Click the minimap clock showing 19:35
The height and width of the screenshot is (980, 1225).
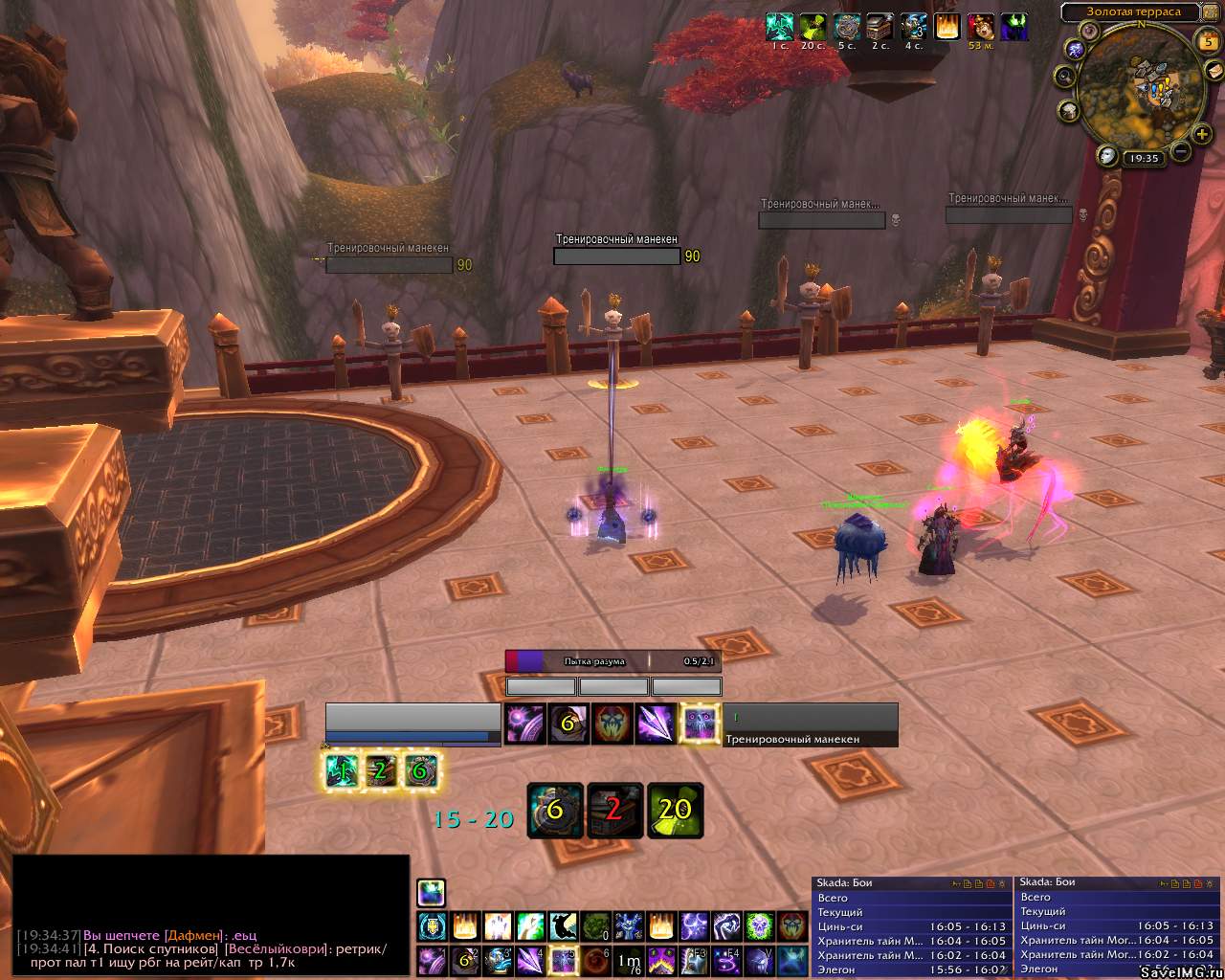click(1143, 158)
